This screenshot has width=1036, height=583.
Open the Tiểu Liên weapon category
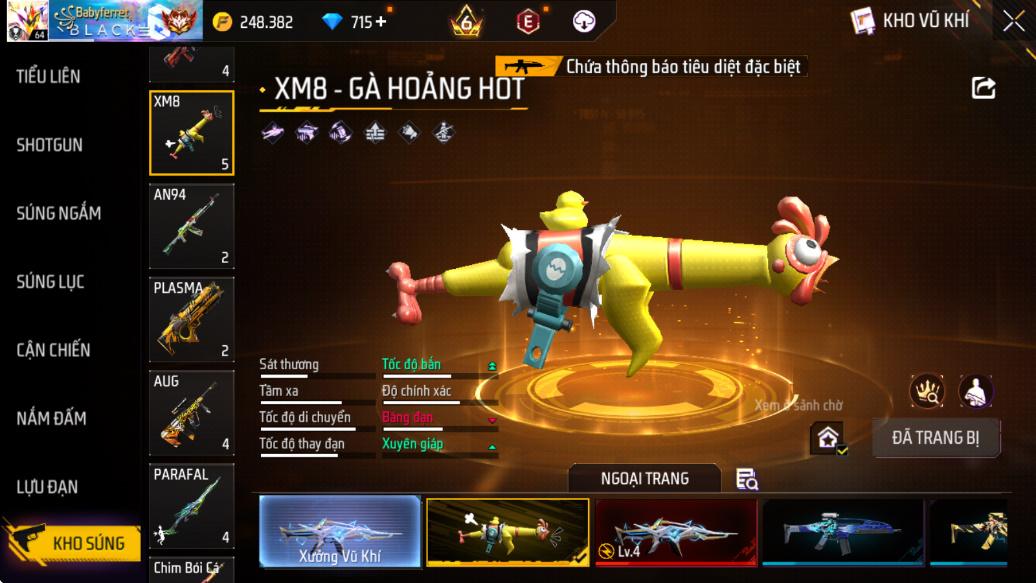tap(48, 76)
